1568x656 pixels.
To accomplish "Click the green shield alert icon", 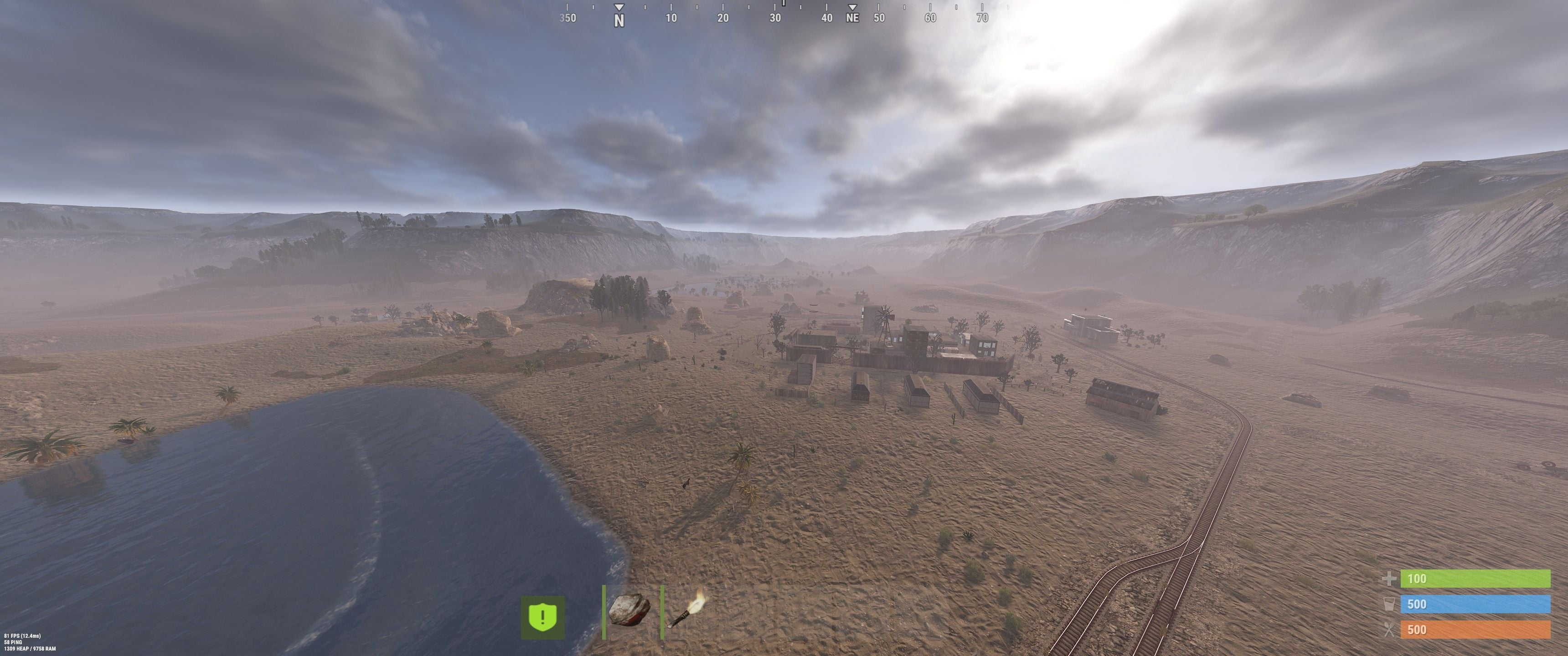I will coord(542,617).
